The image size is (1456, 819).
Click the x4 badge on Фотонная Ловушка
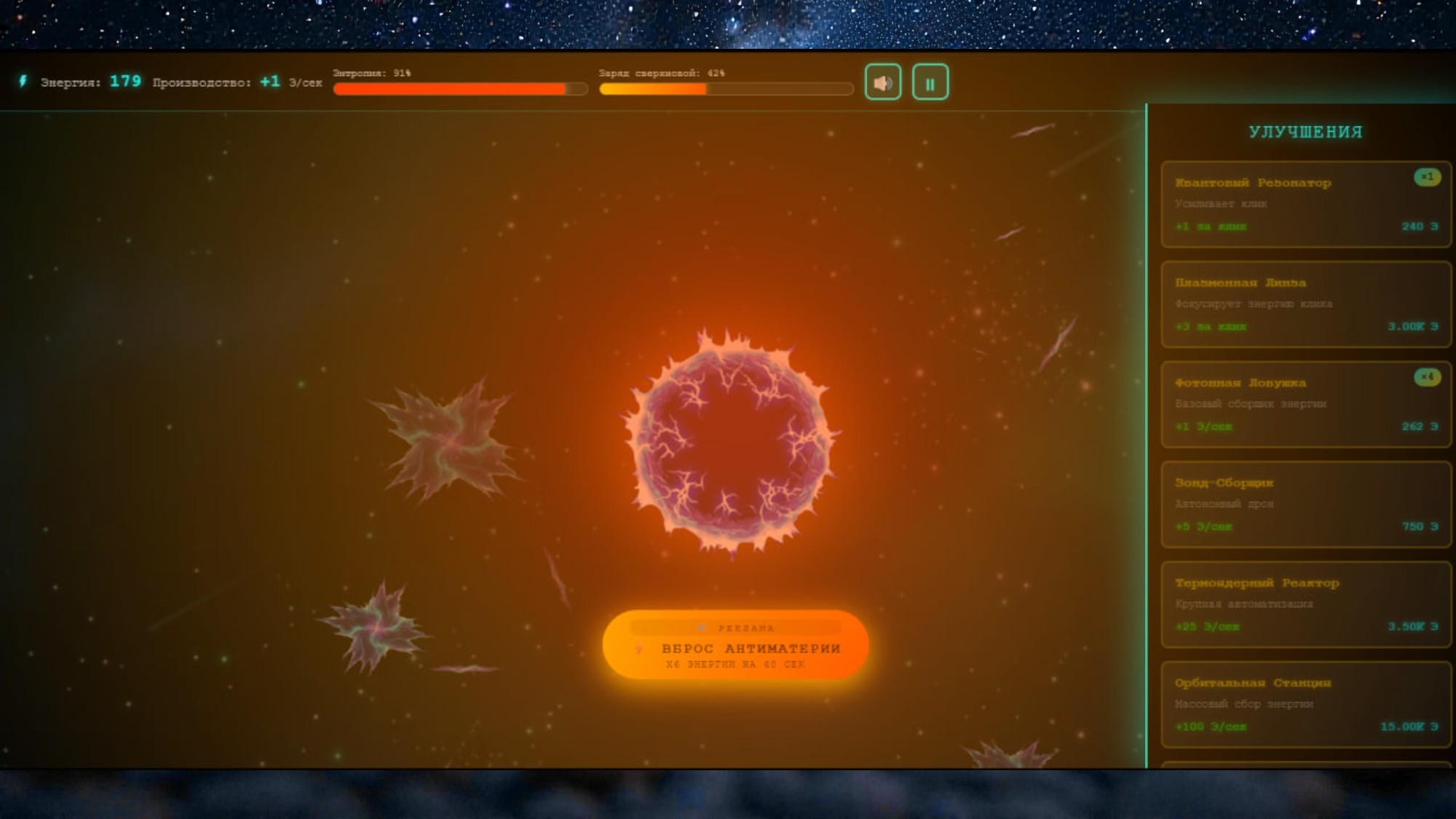[x=1427, y=376]
